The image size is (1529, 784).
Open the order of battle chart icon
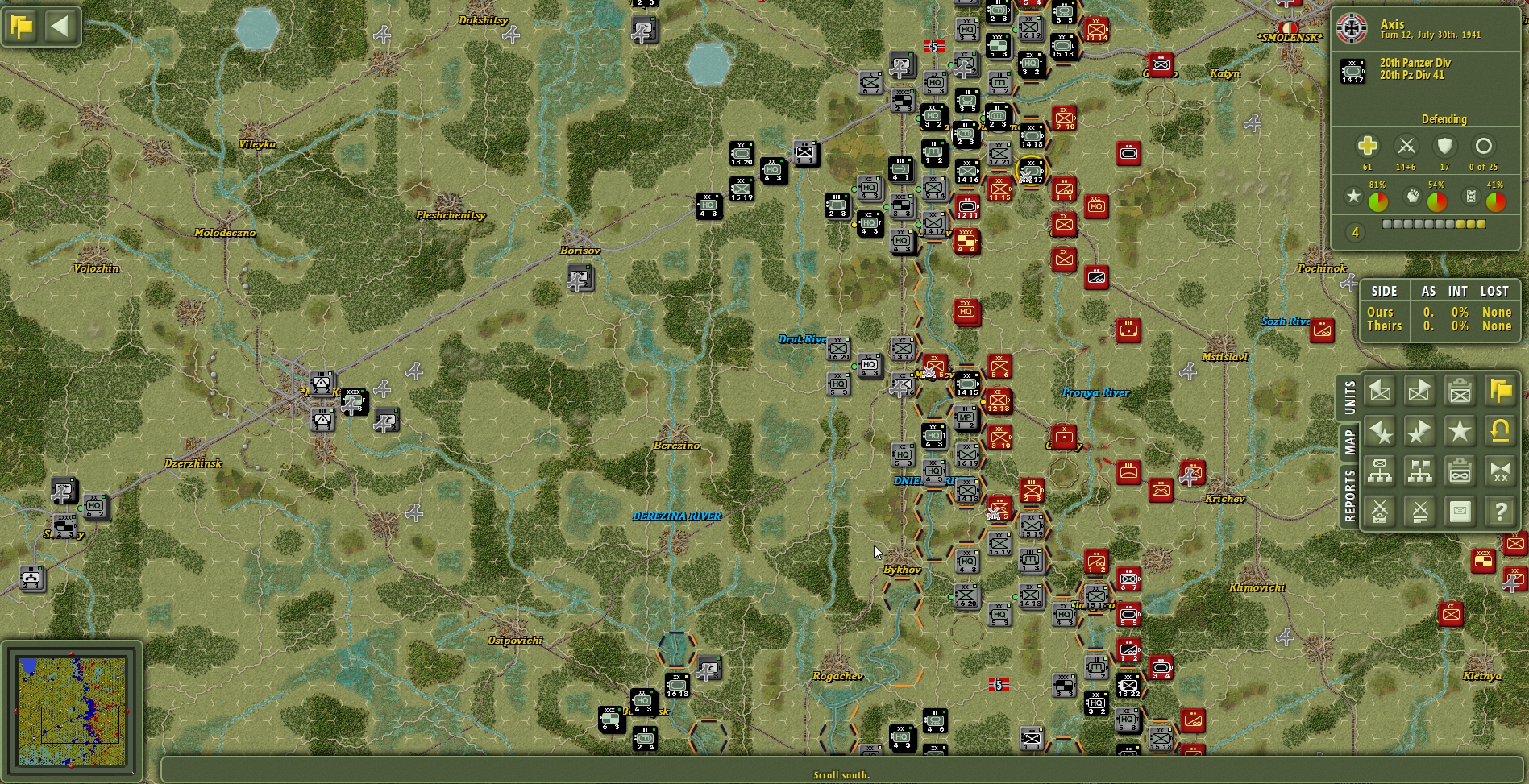[x=1378, y=471]
